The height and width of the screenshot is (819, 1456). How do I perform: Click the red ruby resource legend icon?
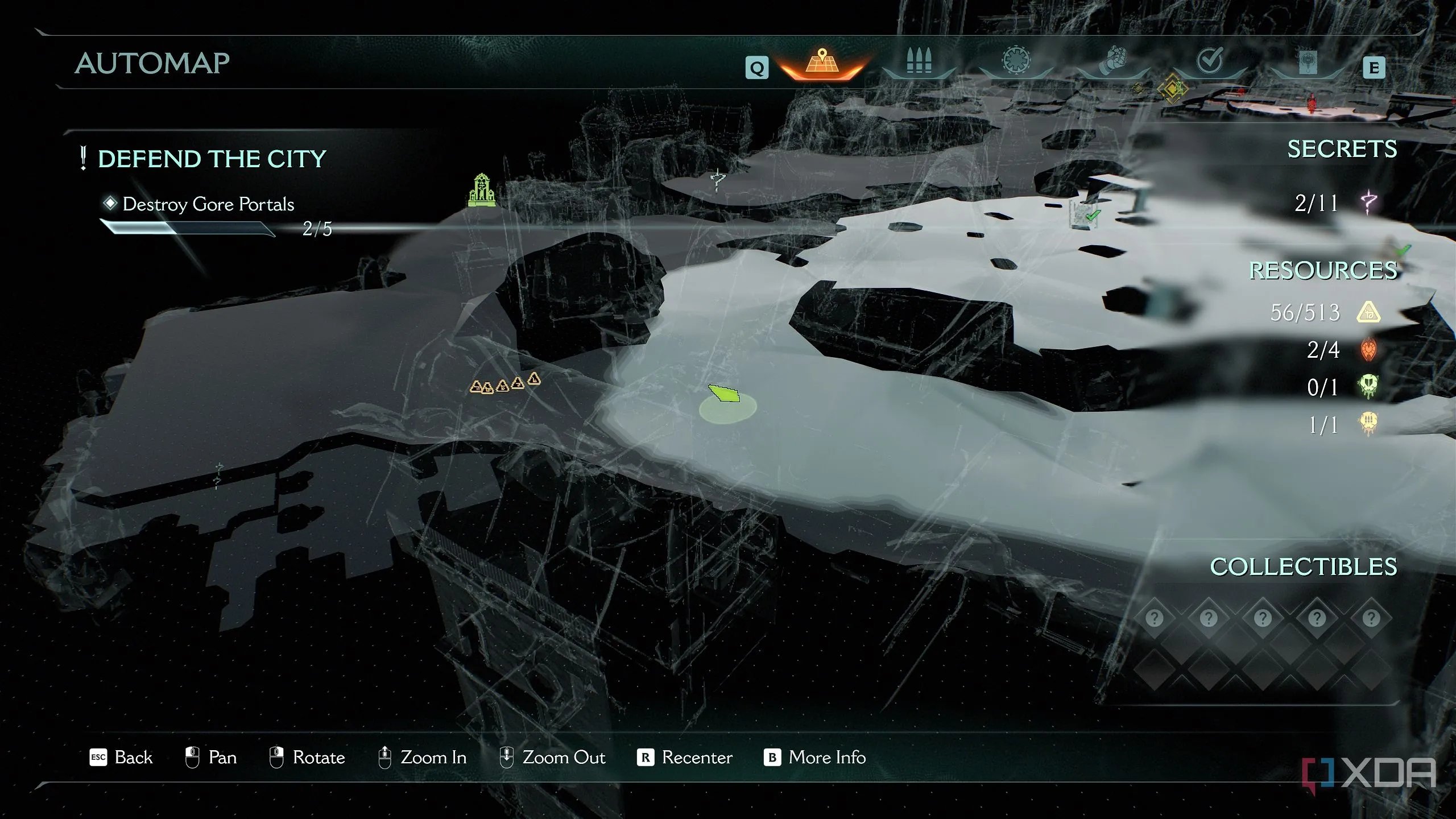click(1368, 350)
